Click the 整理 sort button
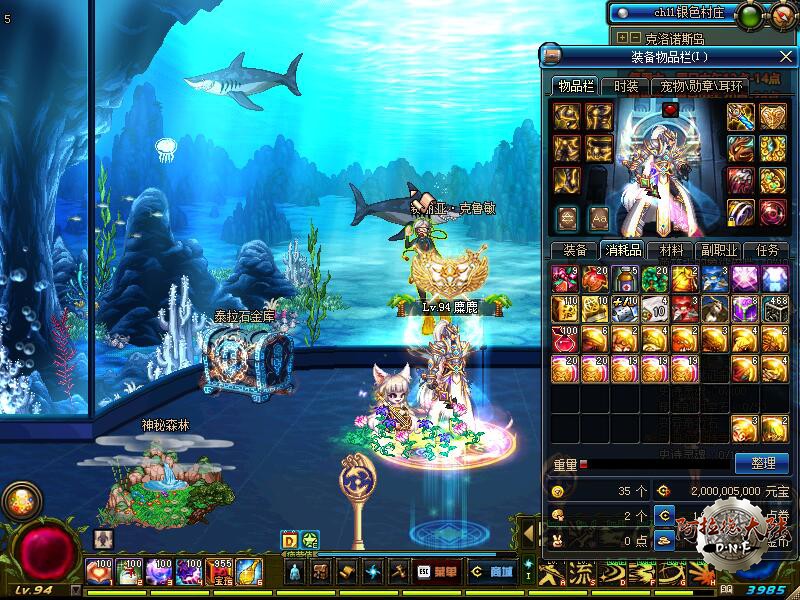The width and height of the screenshot is (800, 600). [761, 463]
